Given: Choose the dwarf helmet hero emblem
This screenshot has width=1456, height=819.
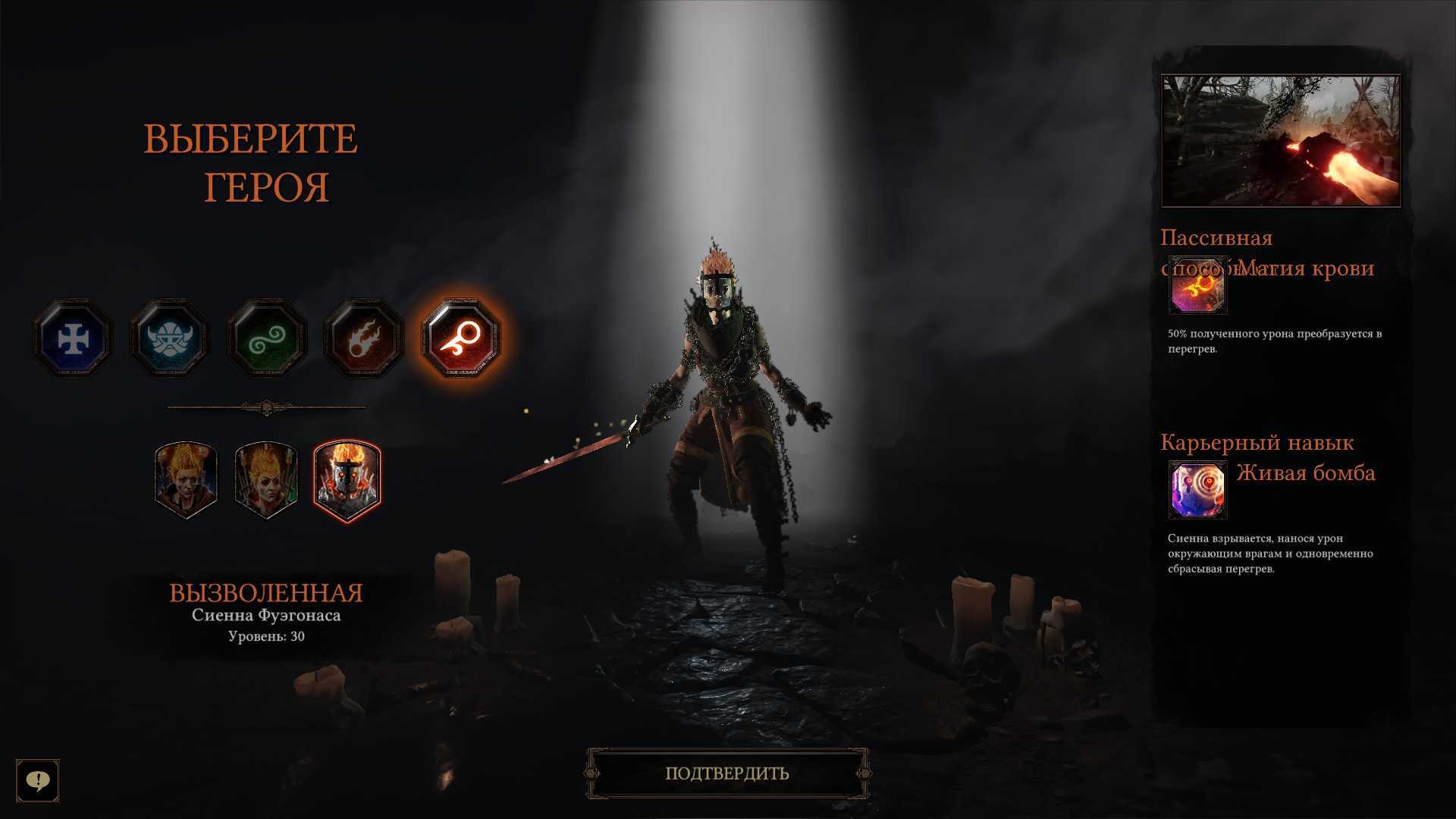Looking at the screenshot, I should pyautogui.click(x=169, y=338).
